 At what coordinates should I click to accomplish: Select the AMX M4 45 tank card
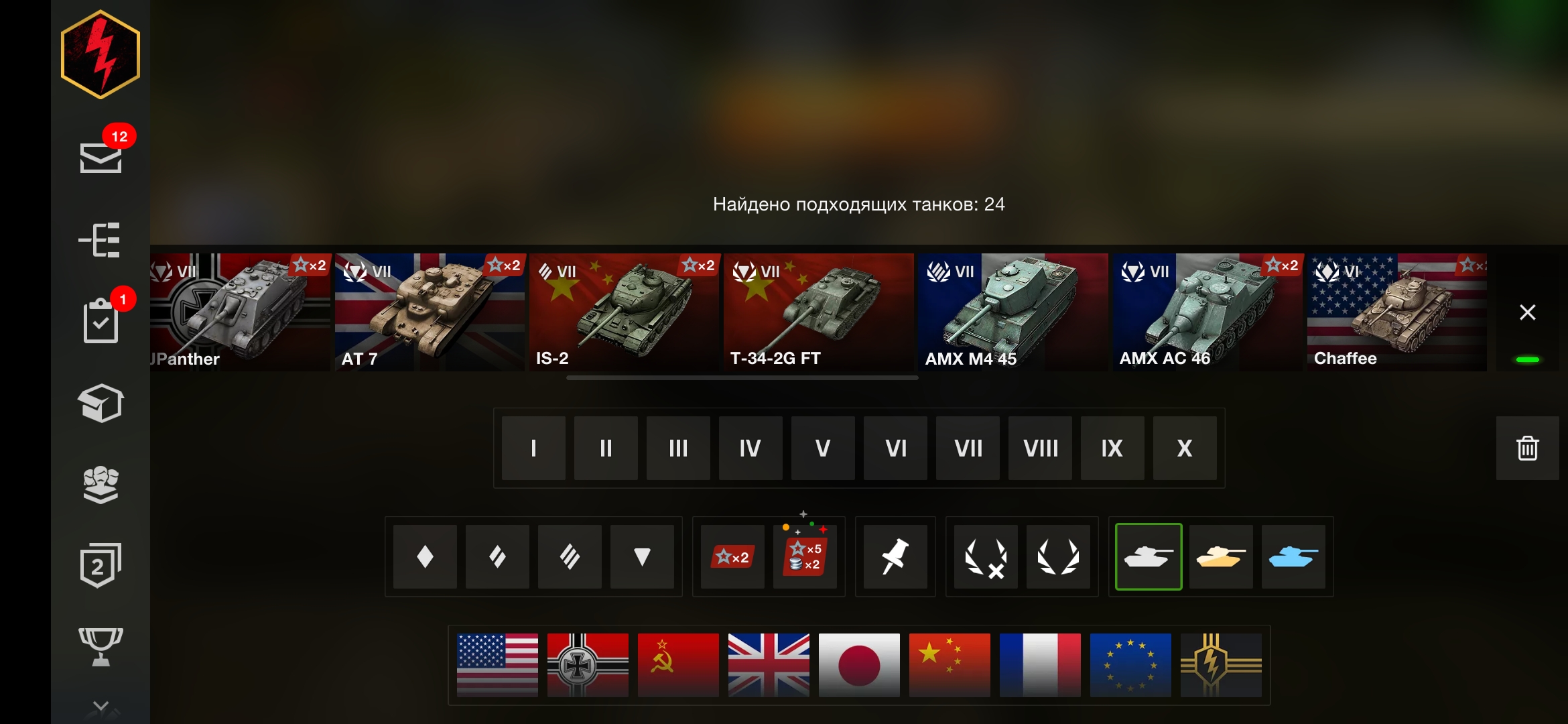pos(1012,312)
